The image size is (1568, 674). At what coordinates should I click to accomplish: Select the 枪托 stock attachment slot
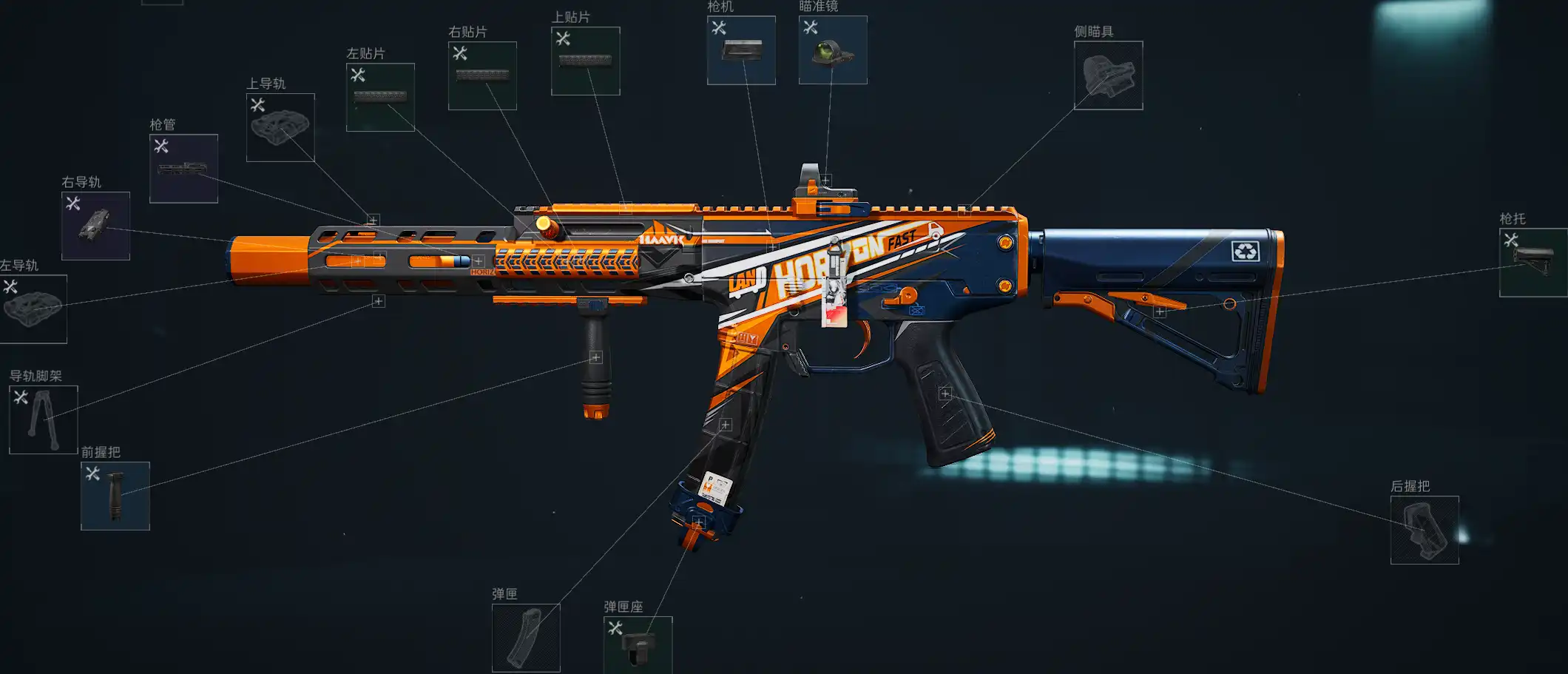[x=1532, y=263]
